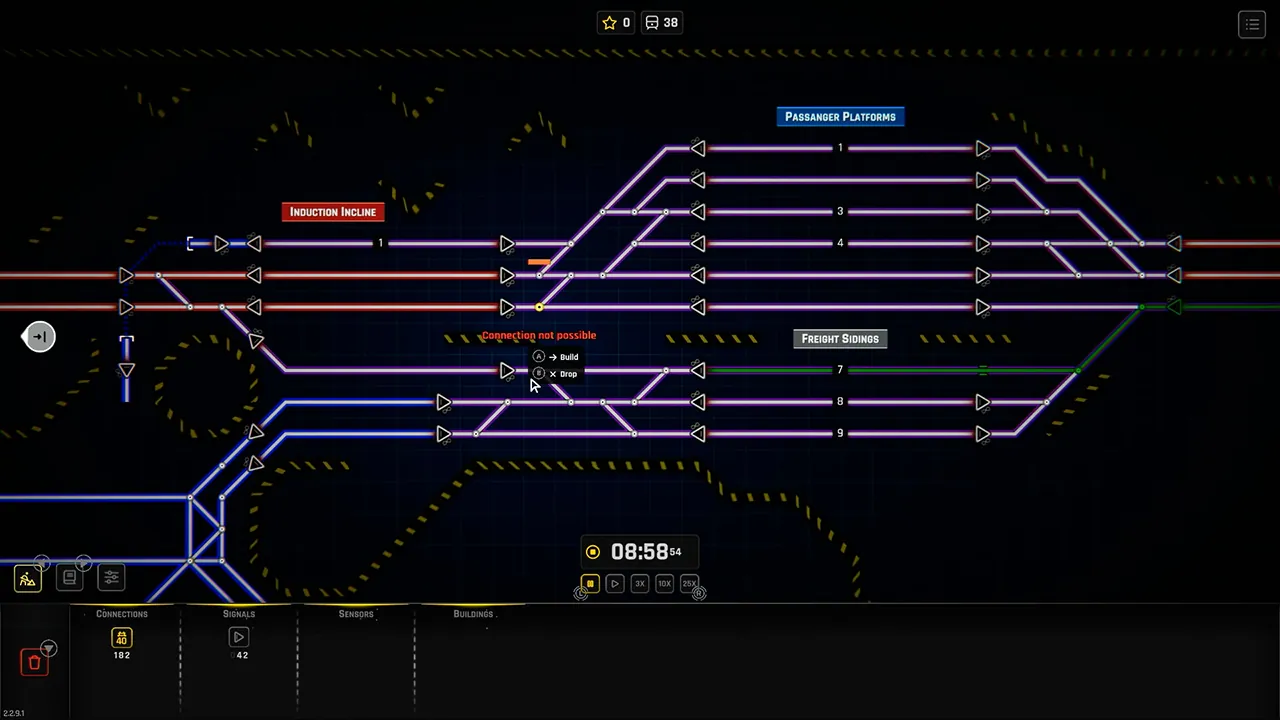Switch to the Sensors tab
This screenshot has height=720, width=1280.
coord(356,613)
